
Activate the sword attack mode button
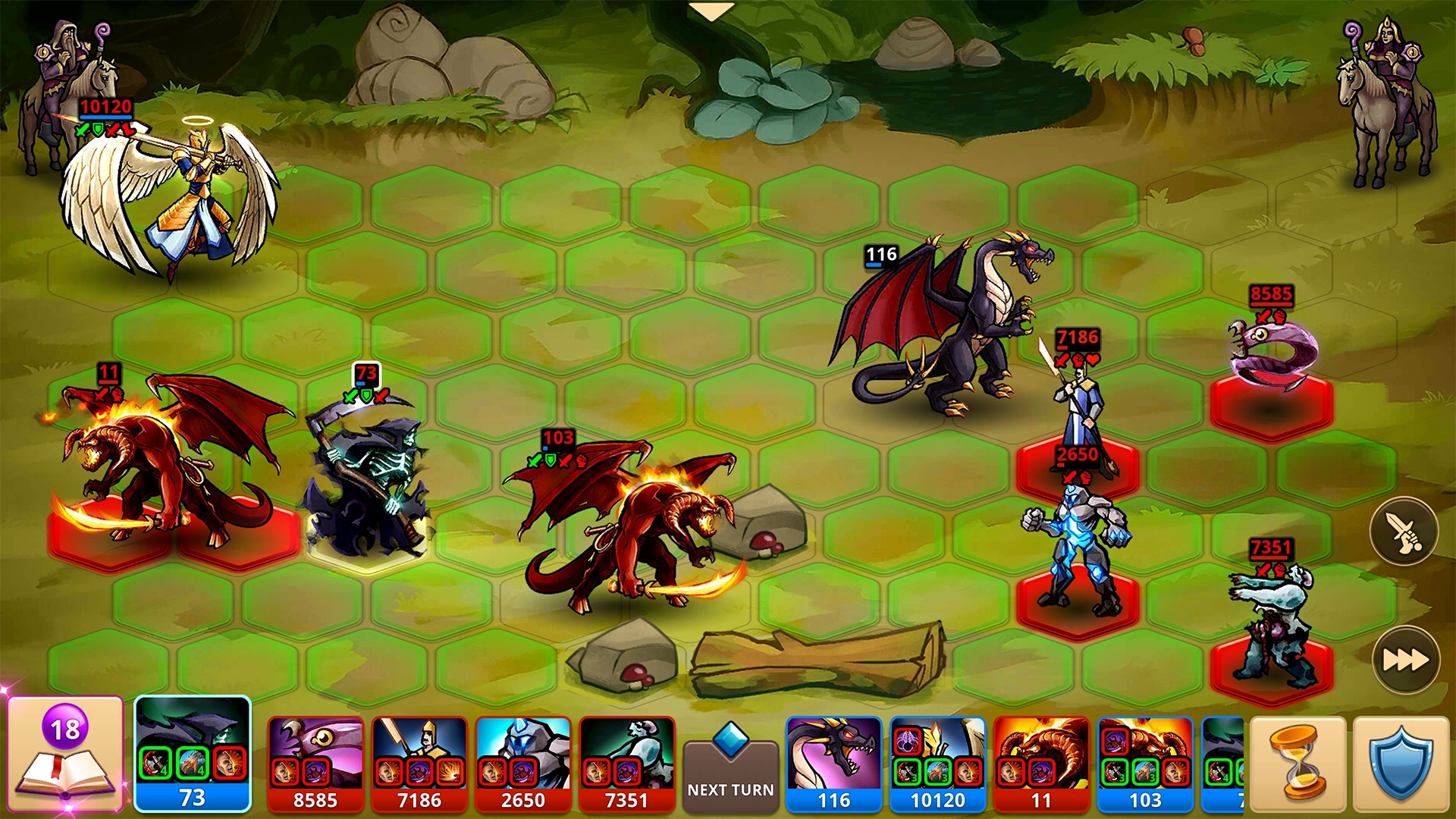(x=1404, y=532)
